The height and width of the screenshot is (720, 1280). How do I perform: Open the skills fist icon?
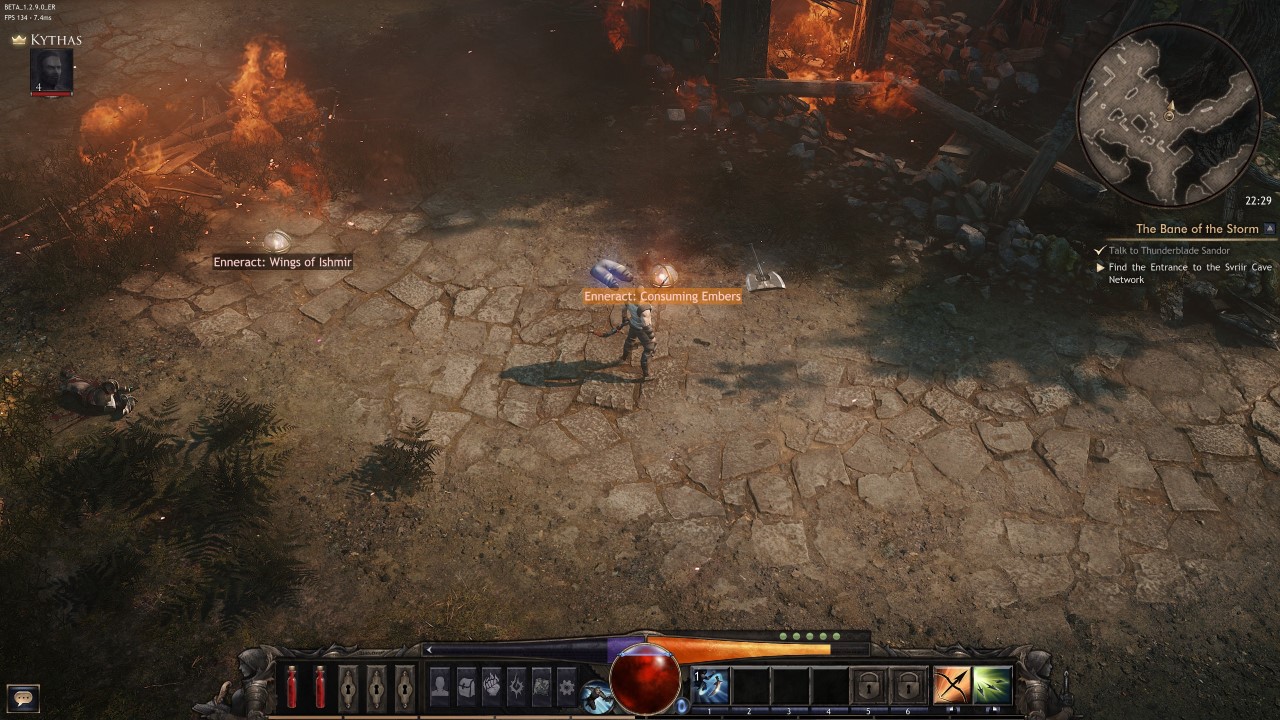tap(491, 686)
